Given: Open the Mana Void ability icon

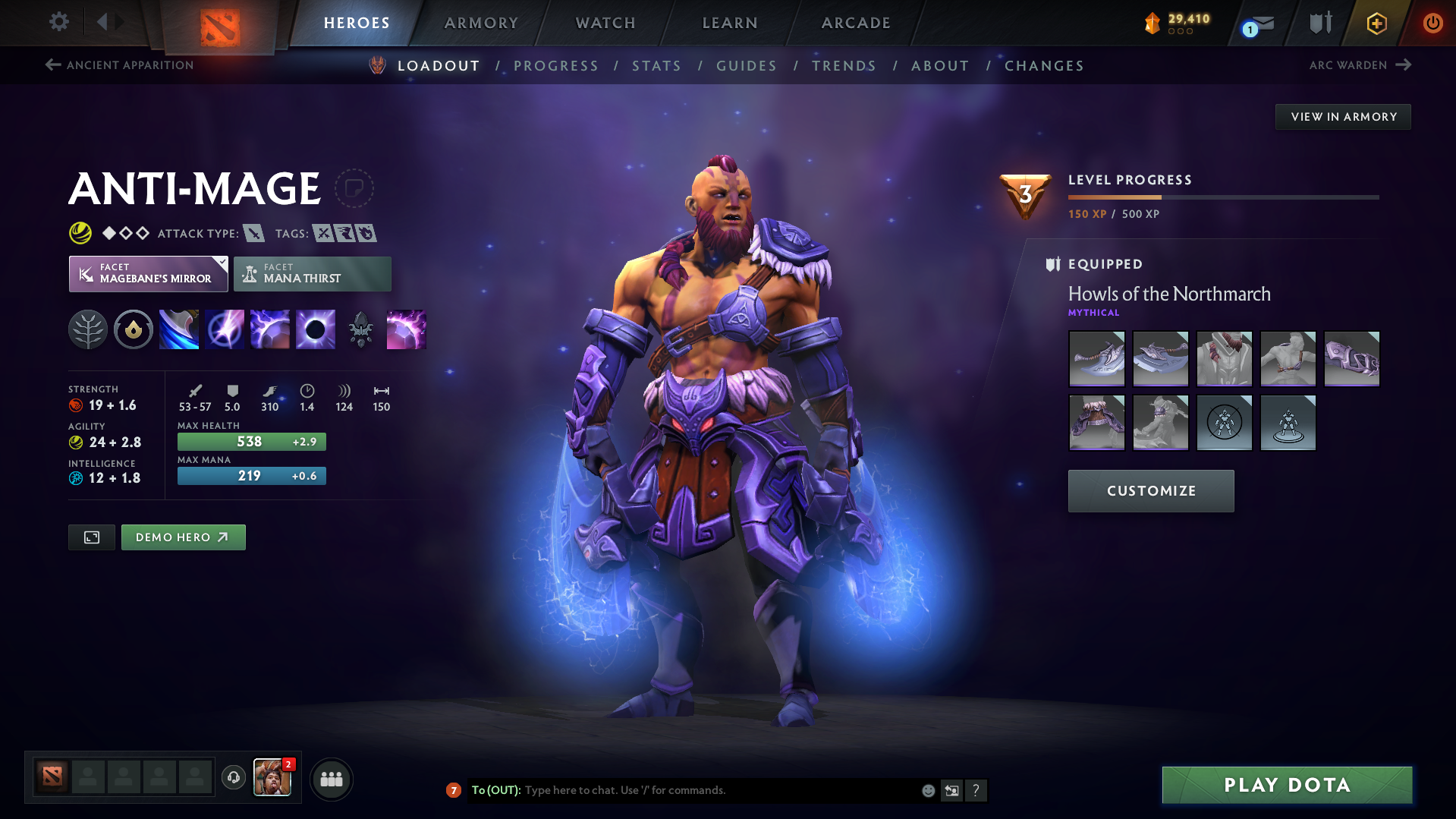Looking at the screenshot, I should [x=315, y=329].
